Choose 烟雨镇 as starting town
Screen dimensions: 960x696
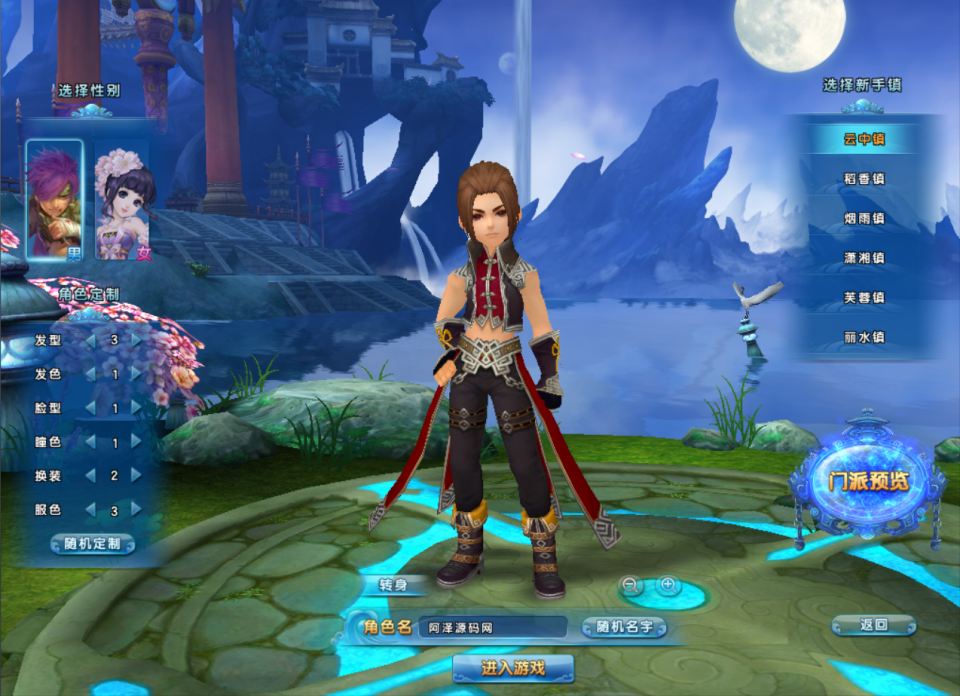click(x=864, y=219)
